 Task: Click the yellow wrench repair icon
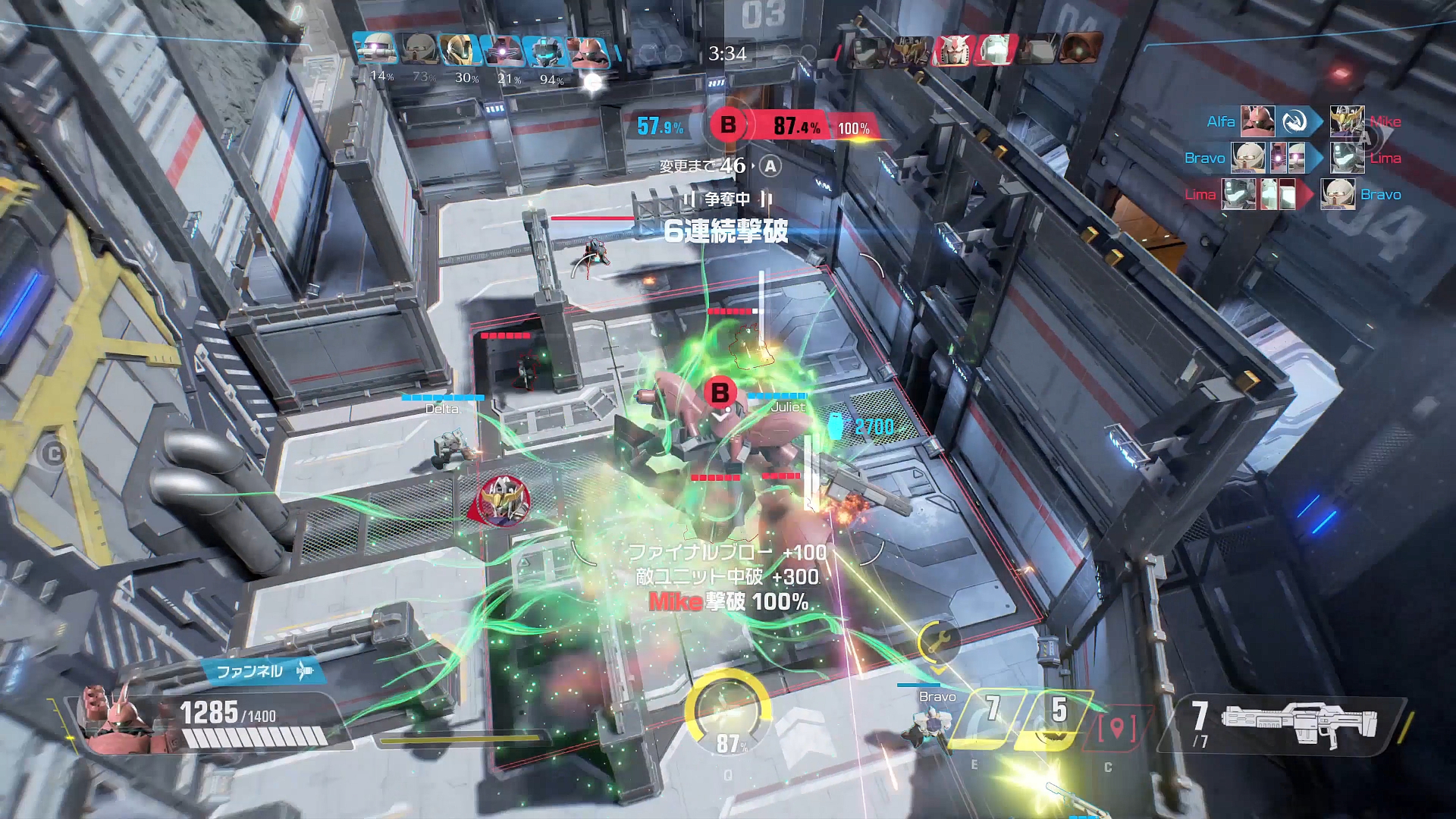938,642
